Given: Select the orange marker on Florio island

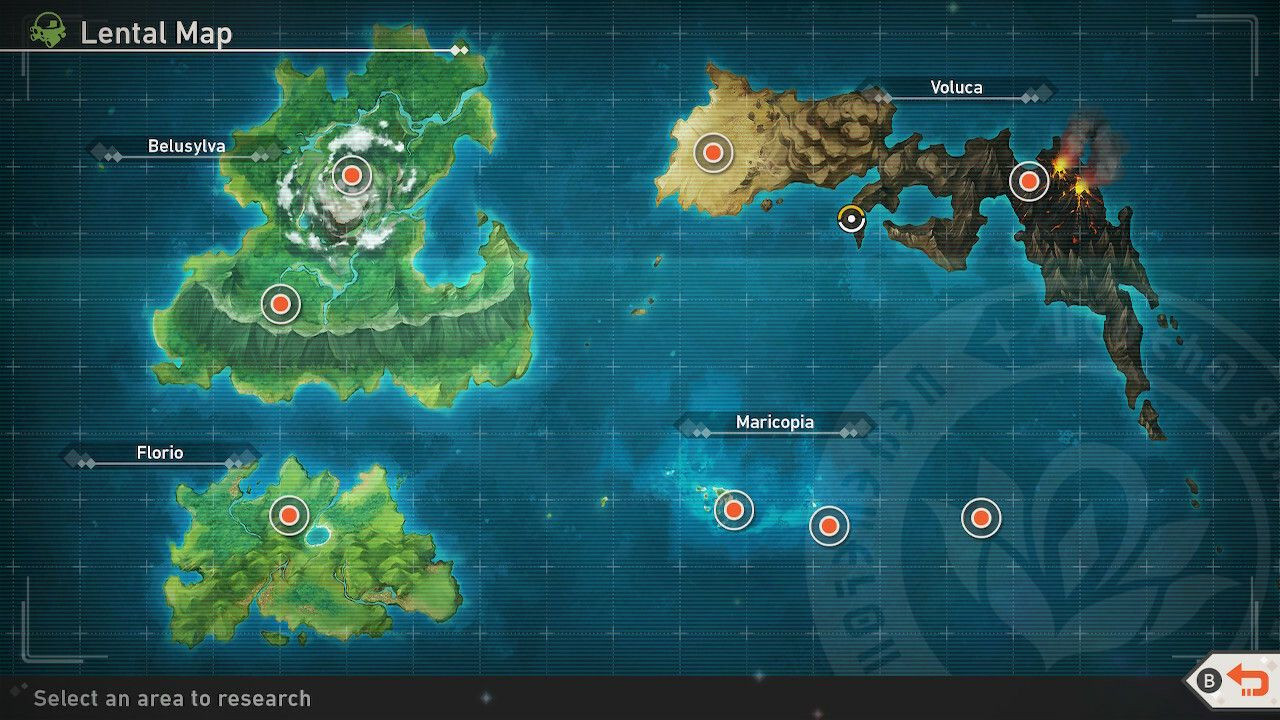Looking at the screenshot, I should tap(289, 515).
